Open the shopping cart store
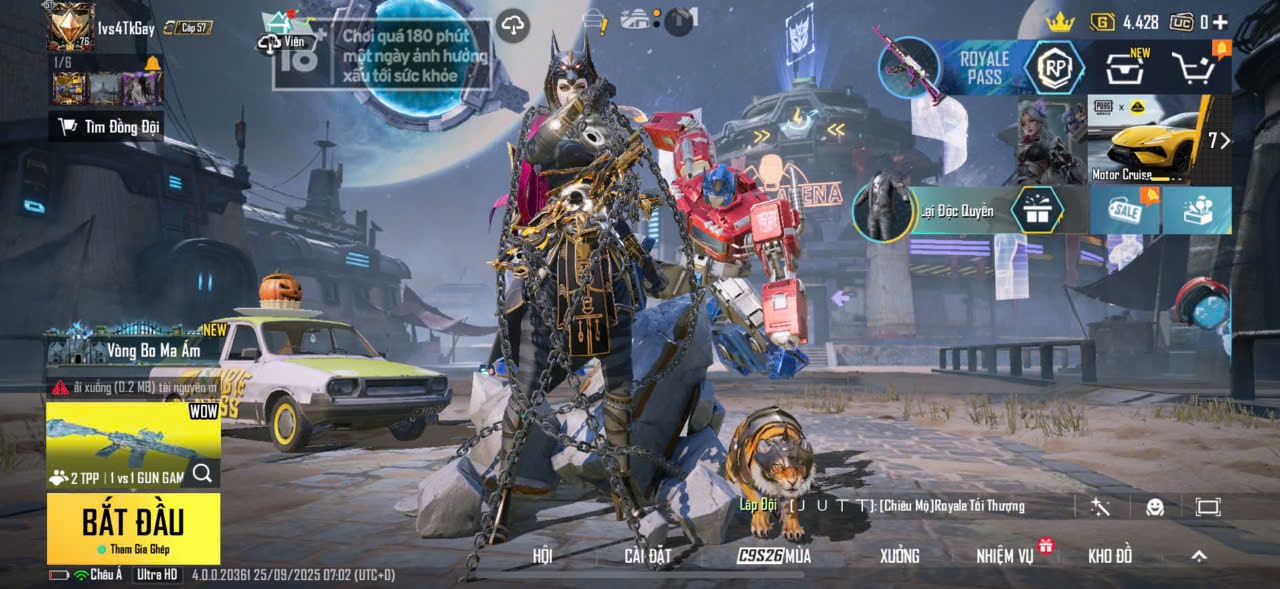Image resolution: width=1280 pixels, height=589 pixels. (1197, 69)
